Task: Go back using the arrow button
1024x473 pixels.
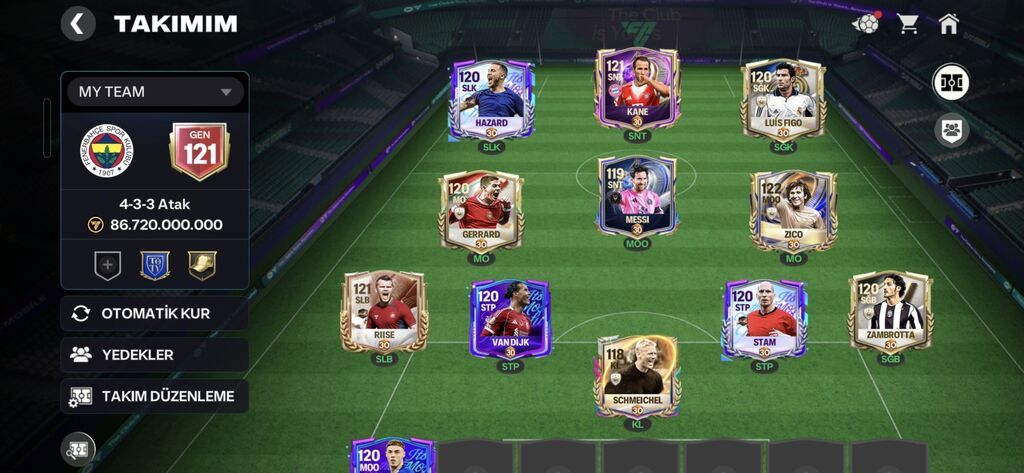Action: (78, 23)
